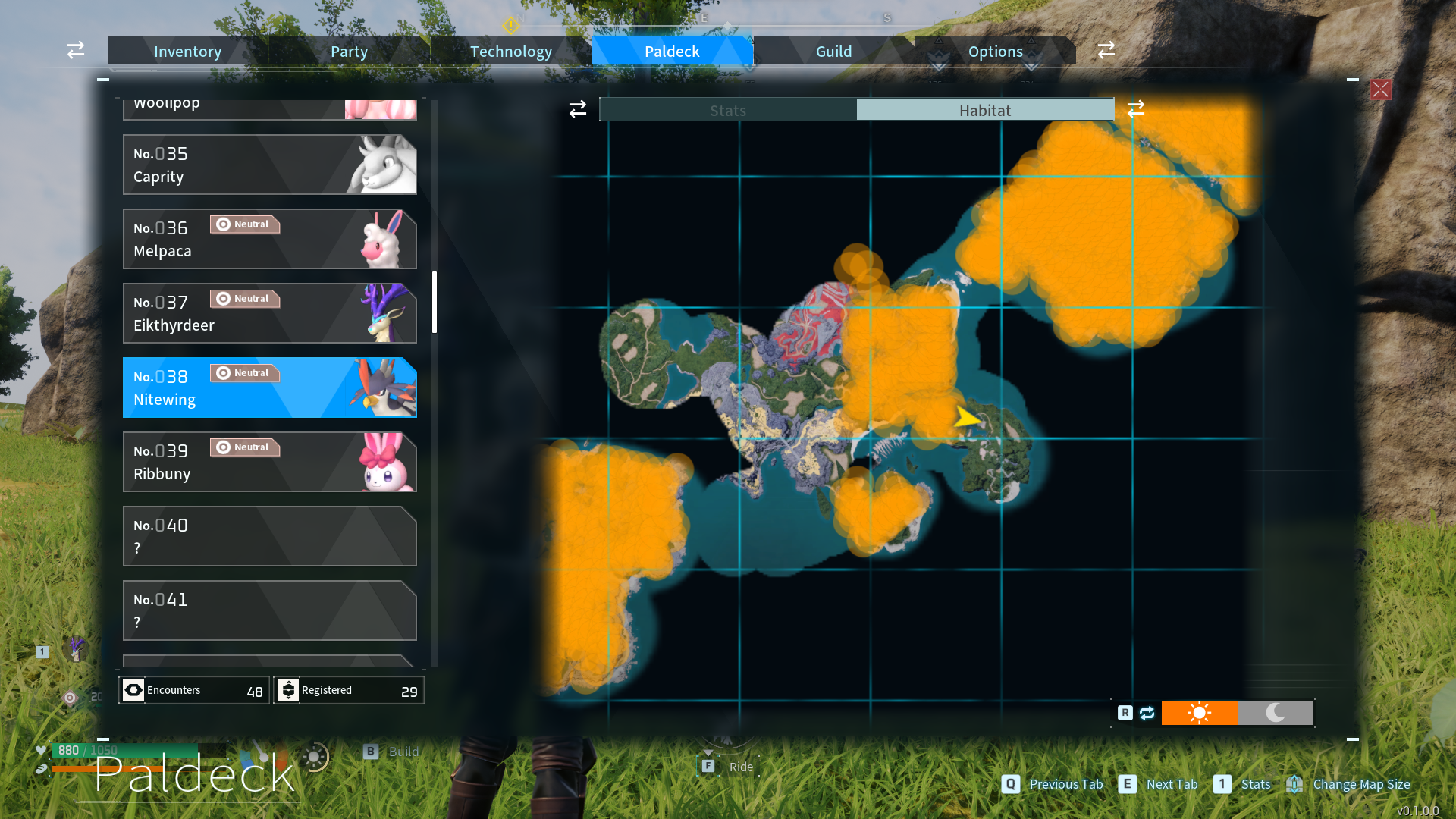Image resolution: width=1456 pixels, height=819 pixels.
Task: Click the swap arrows left of Stats tab
Action: pos(577,109)
